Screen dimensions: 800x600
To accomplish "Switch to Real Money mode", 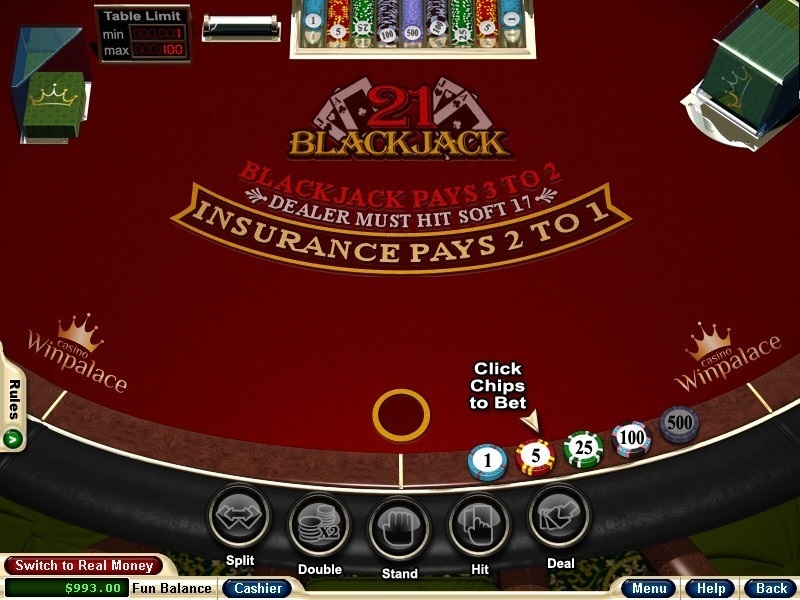I will point(83,566).
